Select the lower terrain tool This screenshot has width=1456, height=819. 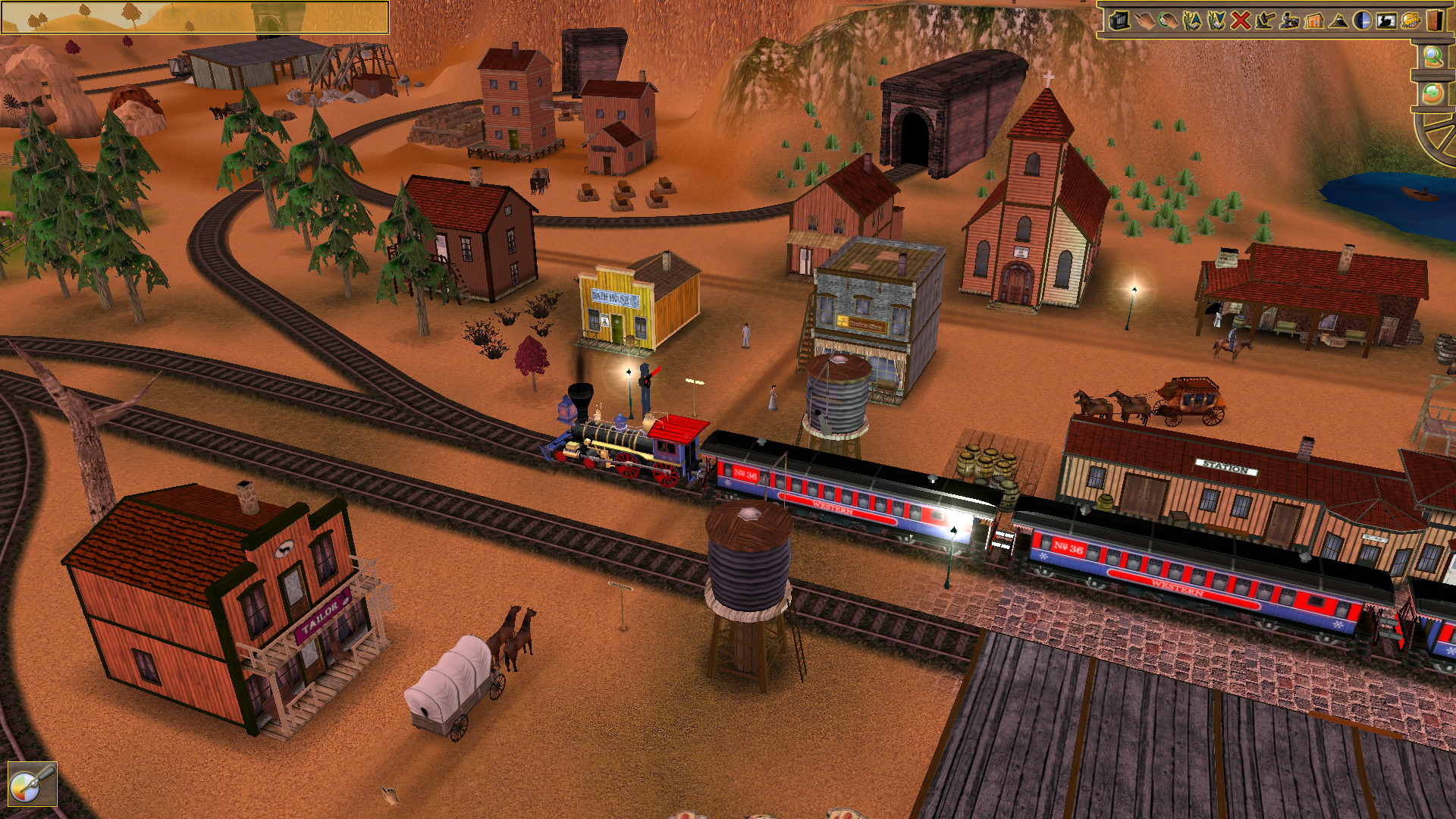[1216, 21]
